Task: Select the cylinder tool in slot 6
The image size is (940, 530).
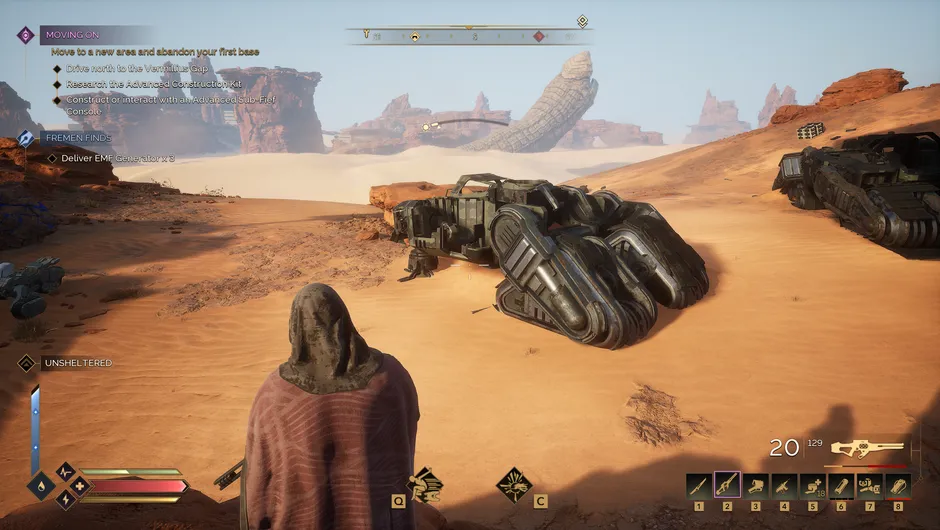Action: 841,486
